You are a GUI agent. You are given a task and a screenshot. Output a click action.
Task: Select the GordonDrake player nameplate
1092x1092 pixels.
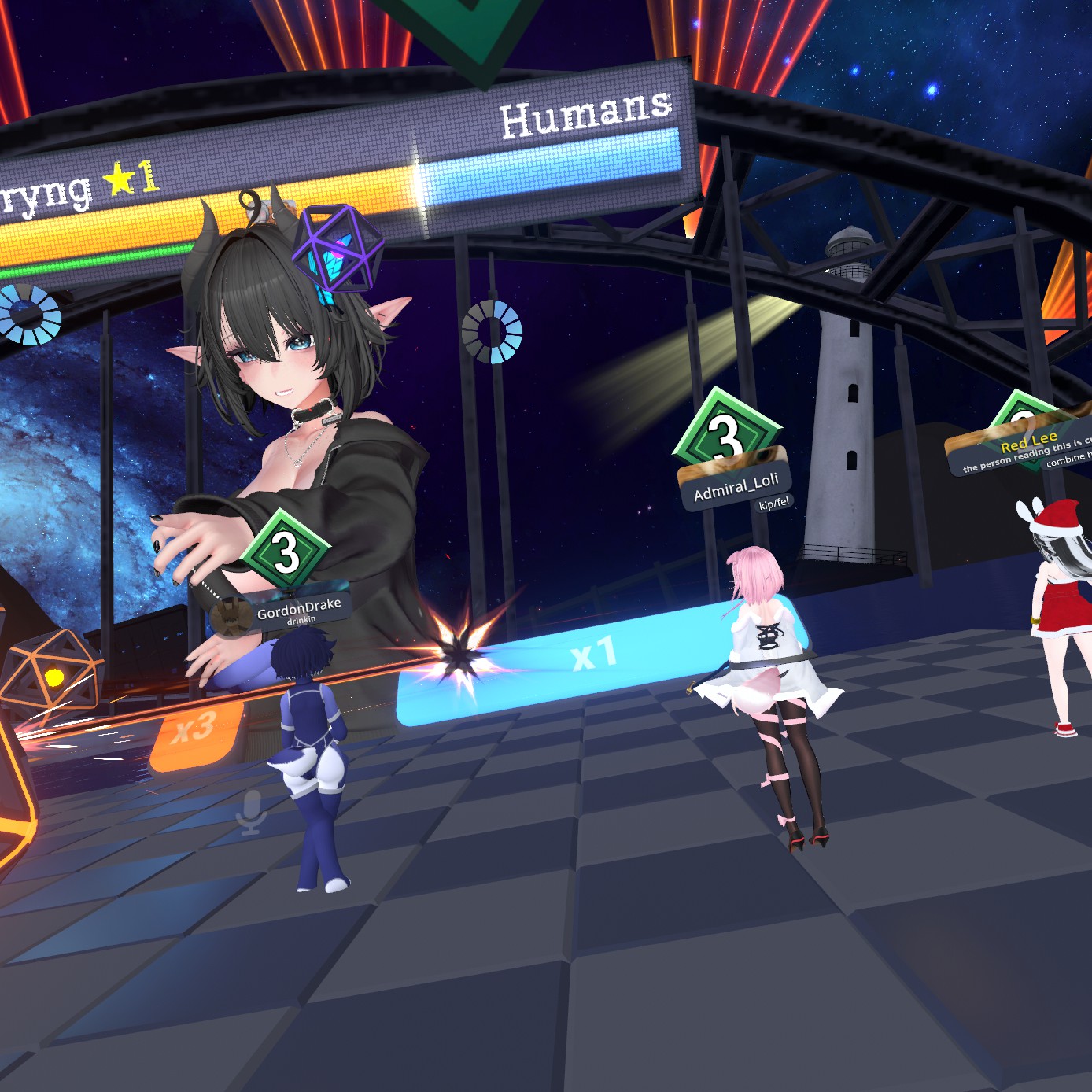pos(297,607)
